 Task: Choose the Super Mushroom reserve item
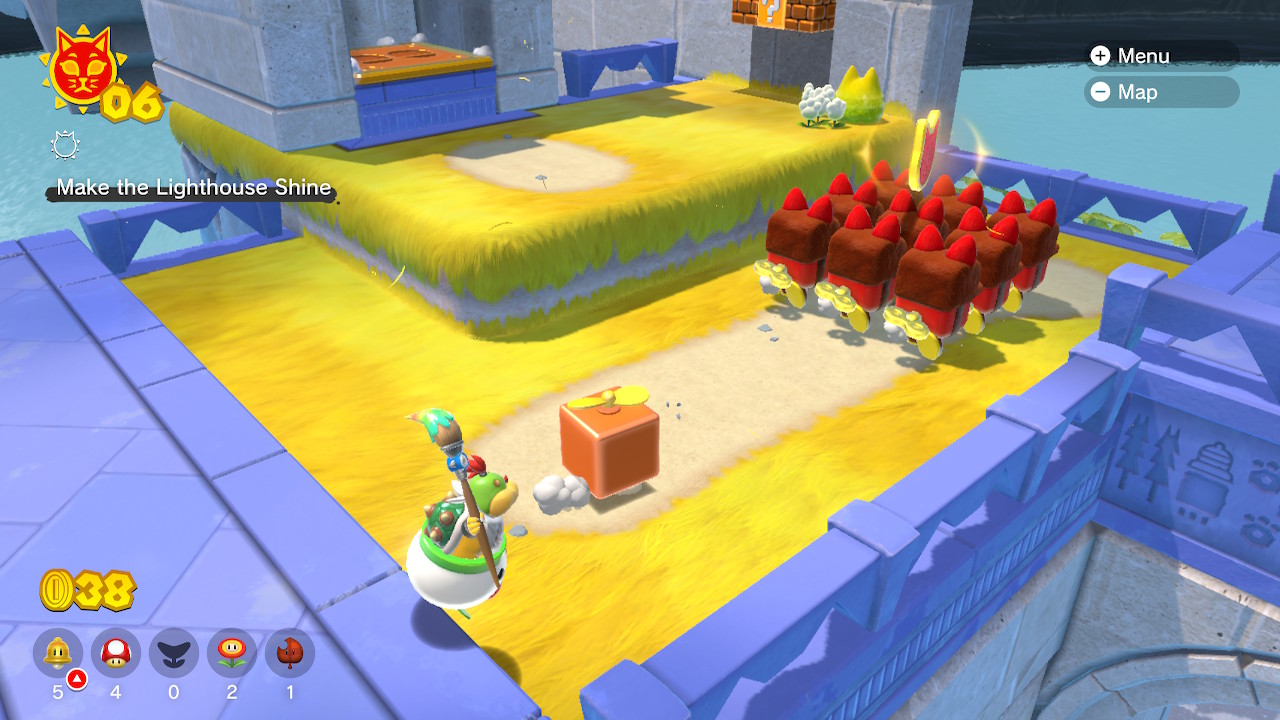click(x=116, y=654)
